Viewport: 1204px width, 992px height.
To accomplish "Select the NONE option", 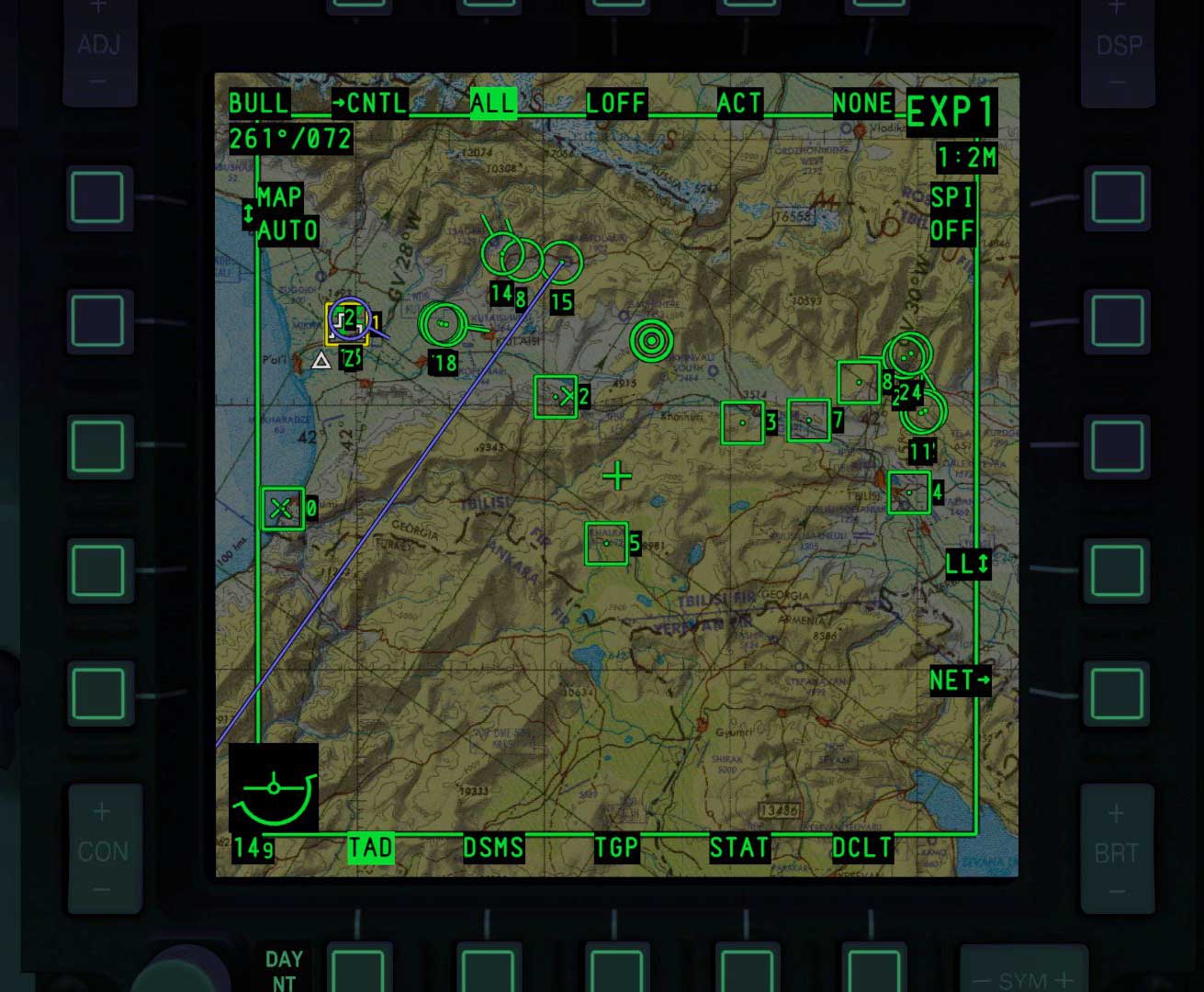I will pyautogui.click(x=862, y=103).
